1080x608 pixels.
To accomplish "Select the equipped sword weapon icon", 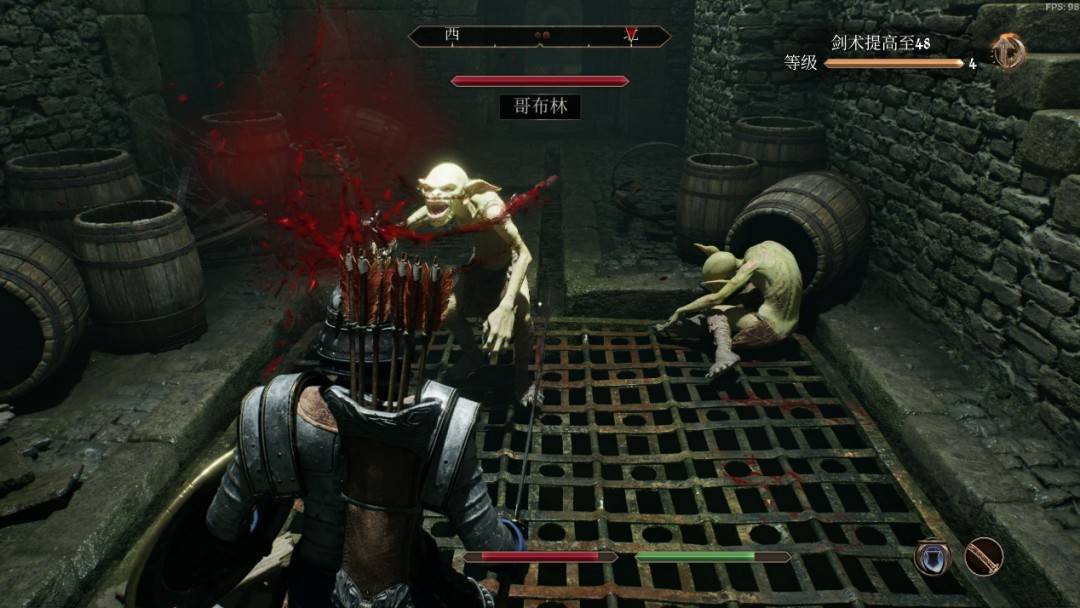I will 984,556.
